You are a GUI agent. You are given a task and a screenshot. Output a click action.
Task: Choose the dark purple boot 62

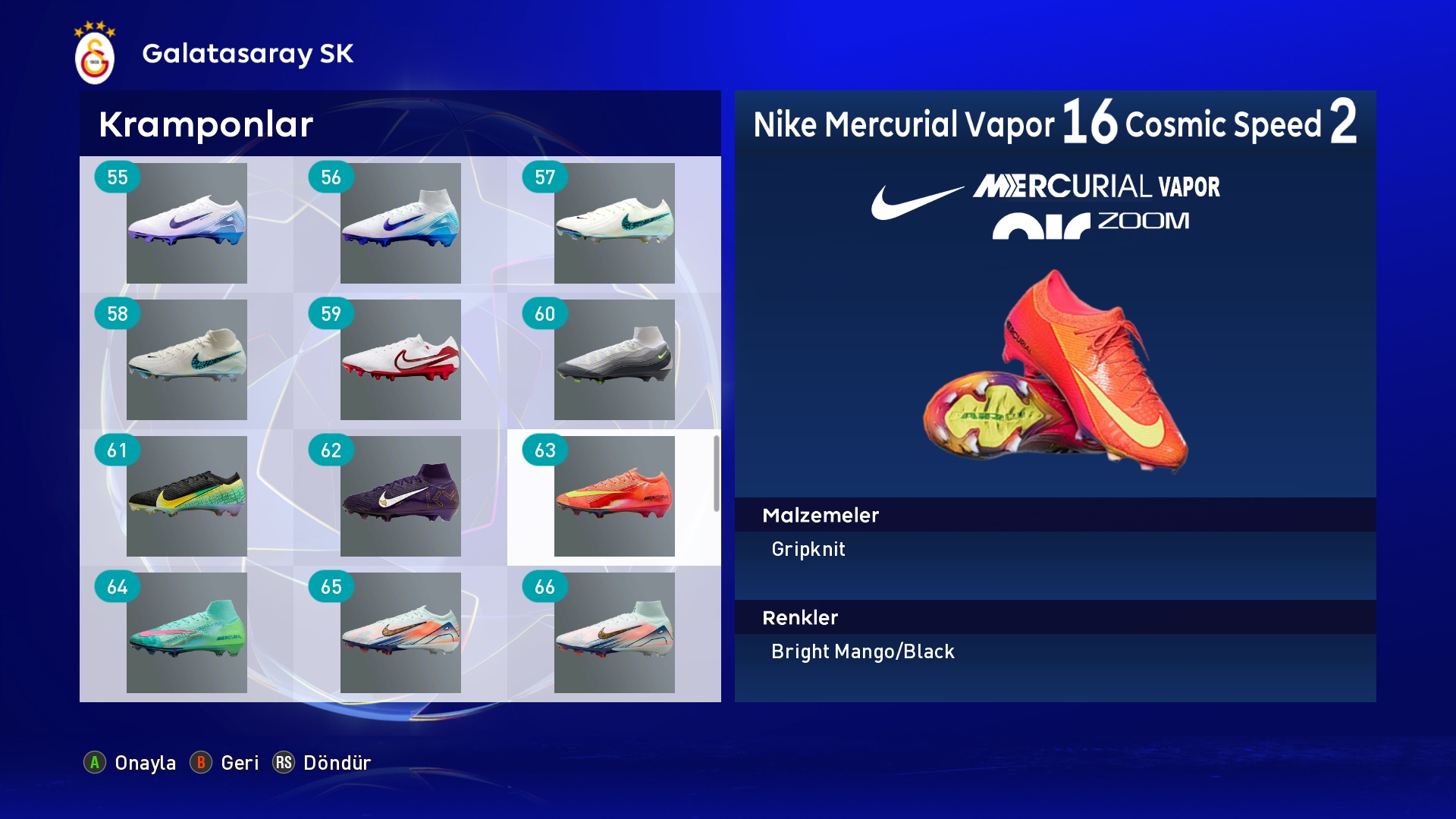(400, 496)
